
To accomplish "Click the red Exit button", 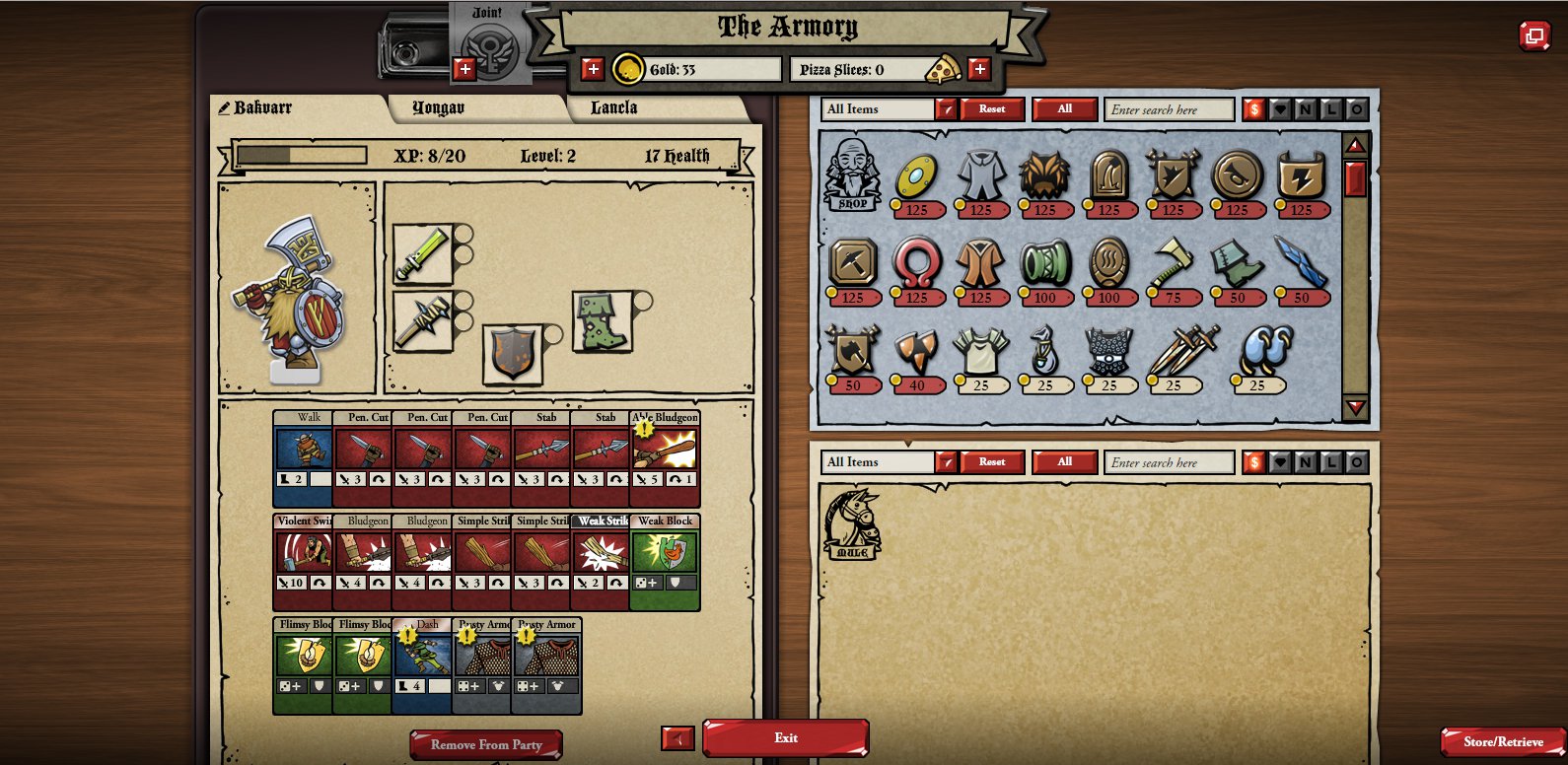I will (785, 737).
